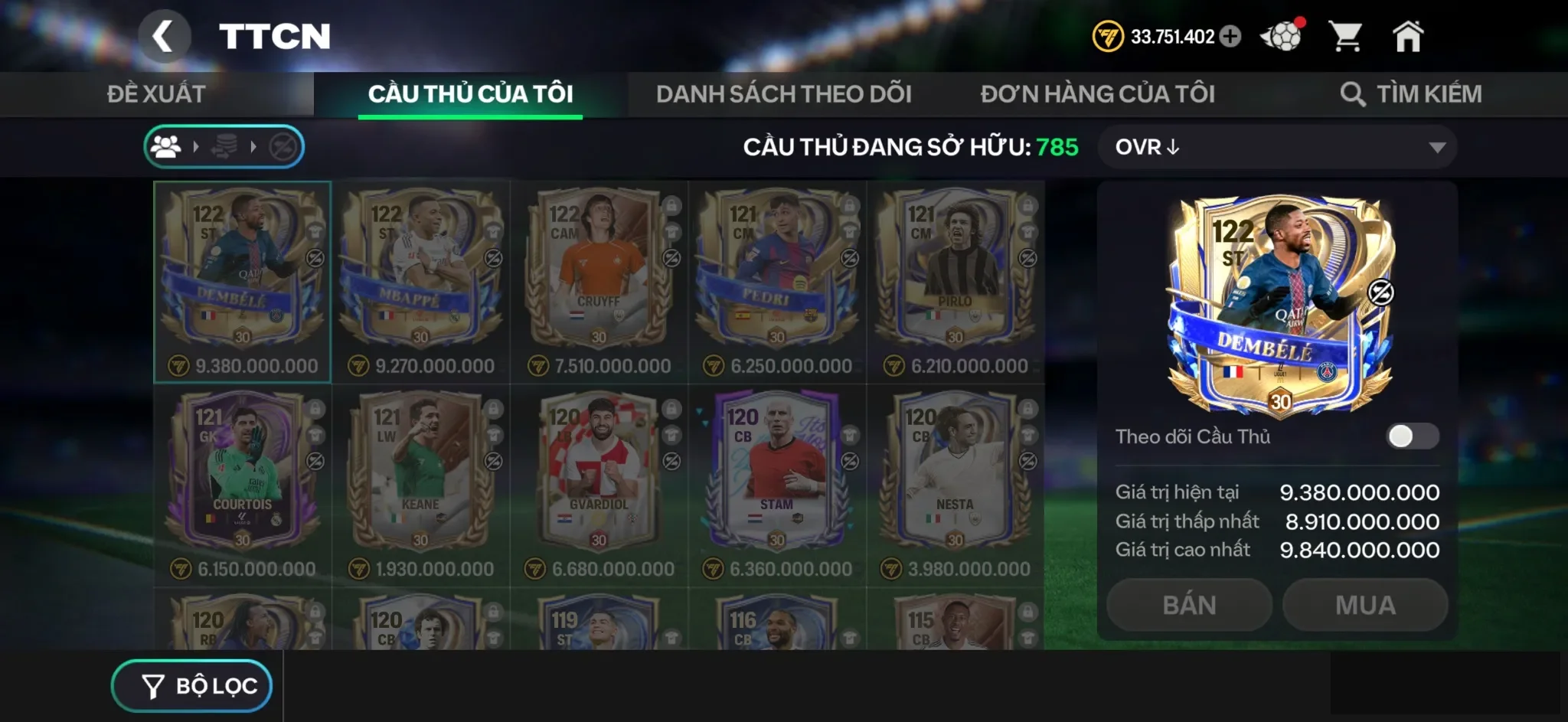Expand the chevron after the player filter icon

click(x=196, y=147)
